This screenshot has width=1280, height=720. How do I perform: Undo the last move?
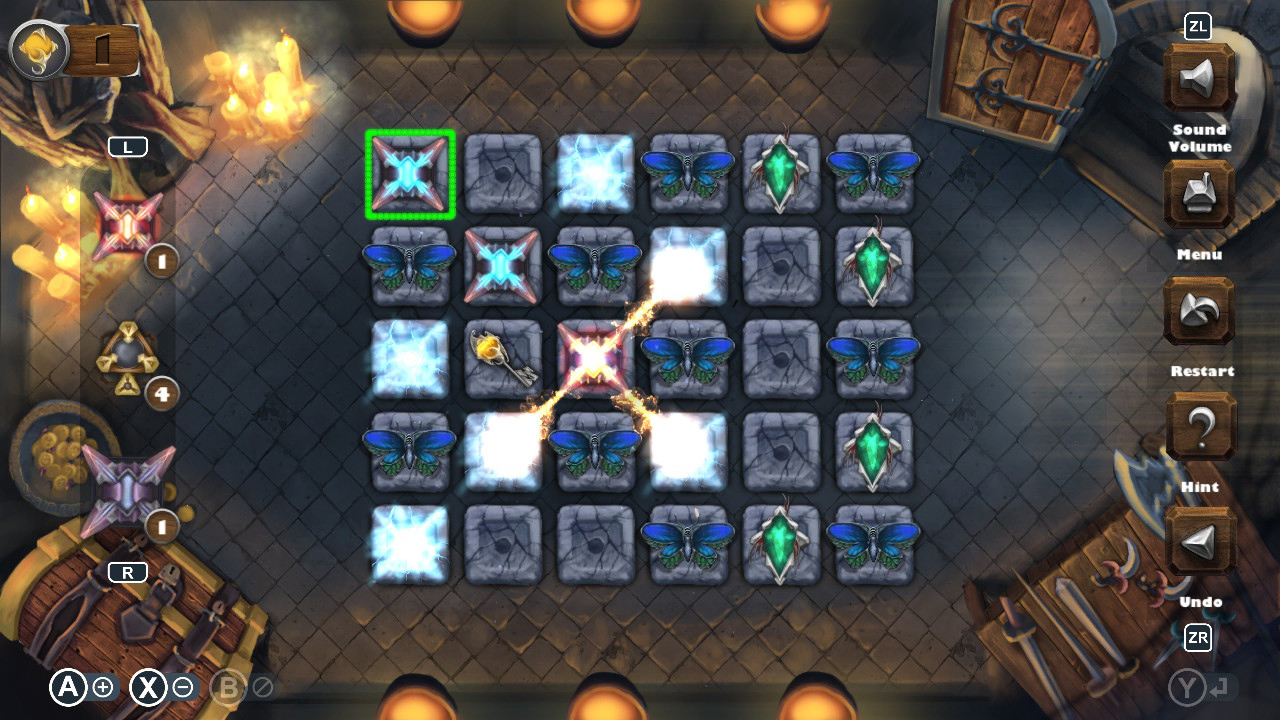click(1199, 539)
